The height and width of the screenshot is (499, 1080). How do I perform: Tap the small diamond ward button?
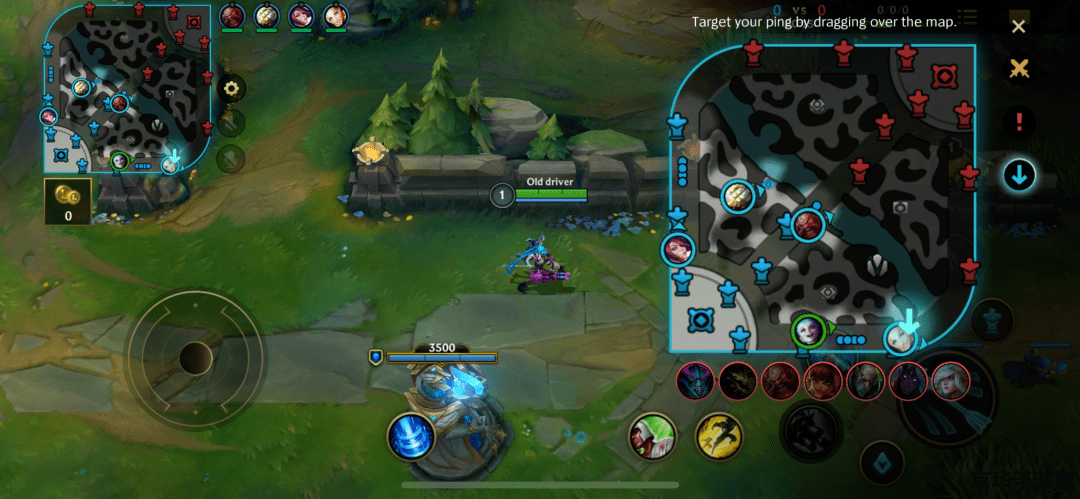(883, 463)
